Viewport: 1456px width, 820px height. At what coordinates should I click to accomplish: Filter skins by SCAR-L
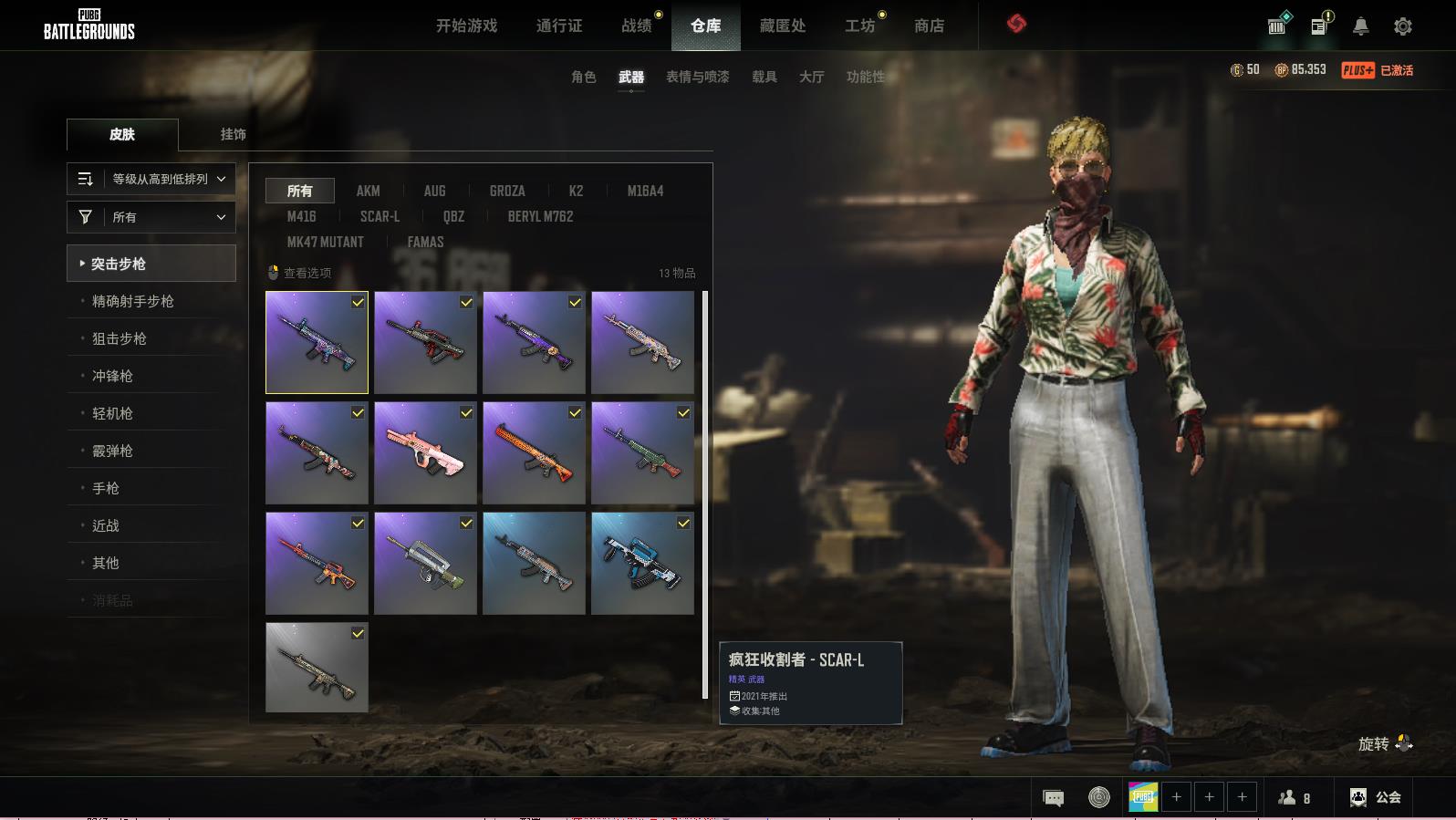point(380,216)
